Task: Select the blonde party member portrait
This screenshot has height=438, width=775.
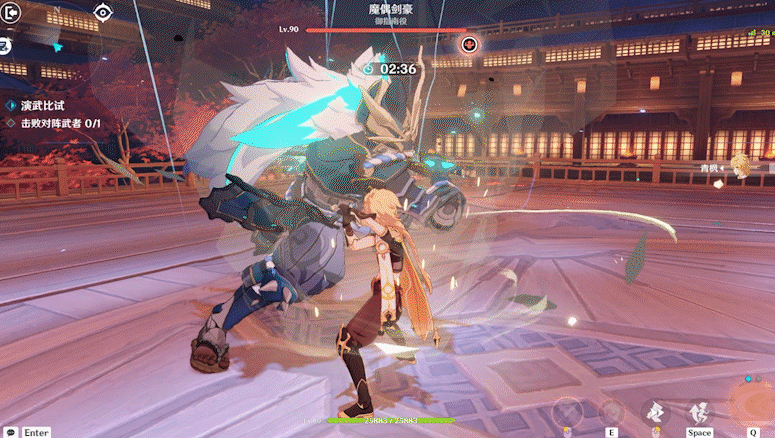Action: click(739, 164)
